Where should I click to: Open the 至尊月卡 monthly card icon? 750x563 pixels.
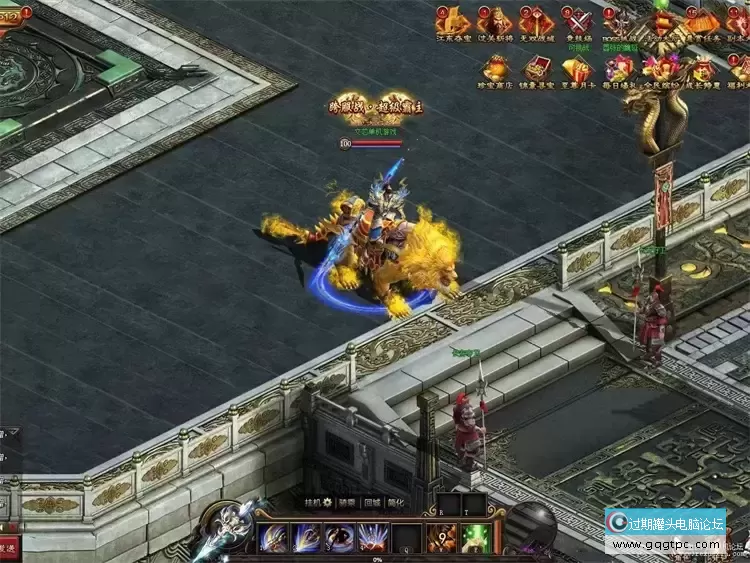579,68
